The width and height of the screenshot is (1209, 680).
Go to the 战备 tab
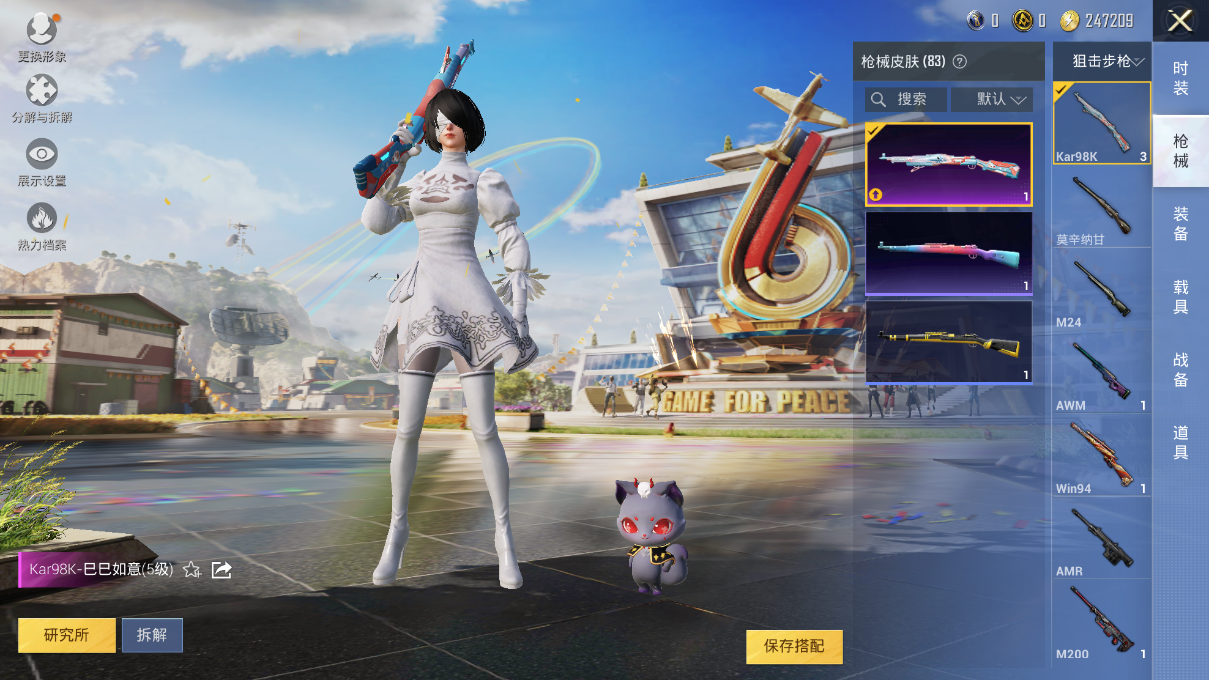[x=1180, y=369]
